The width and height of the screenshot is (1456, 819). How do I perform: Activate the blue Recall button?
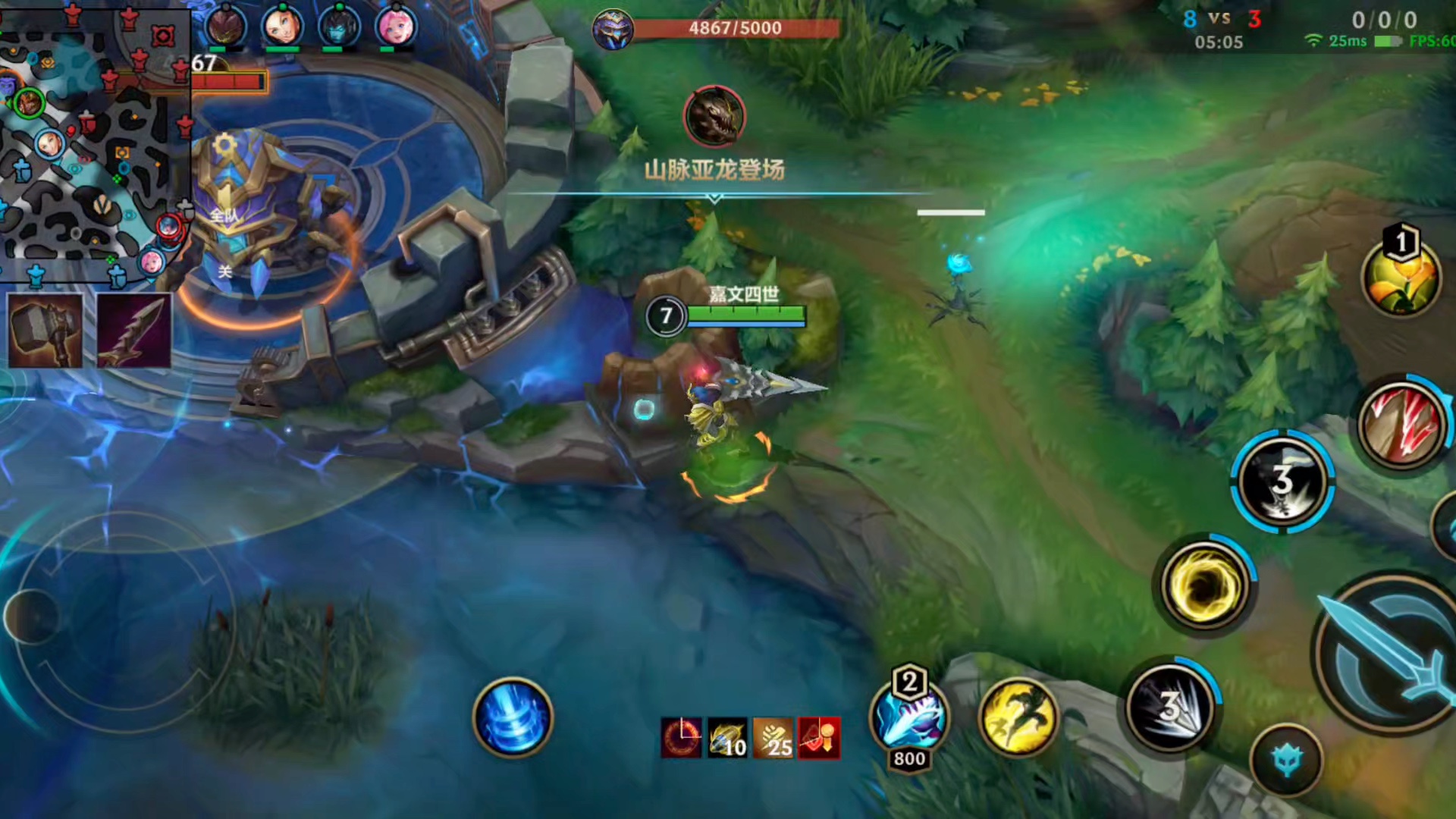[513, 717]
